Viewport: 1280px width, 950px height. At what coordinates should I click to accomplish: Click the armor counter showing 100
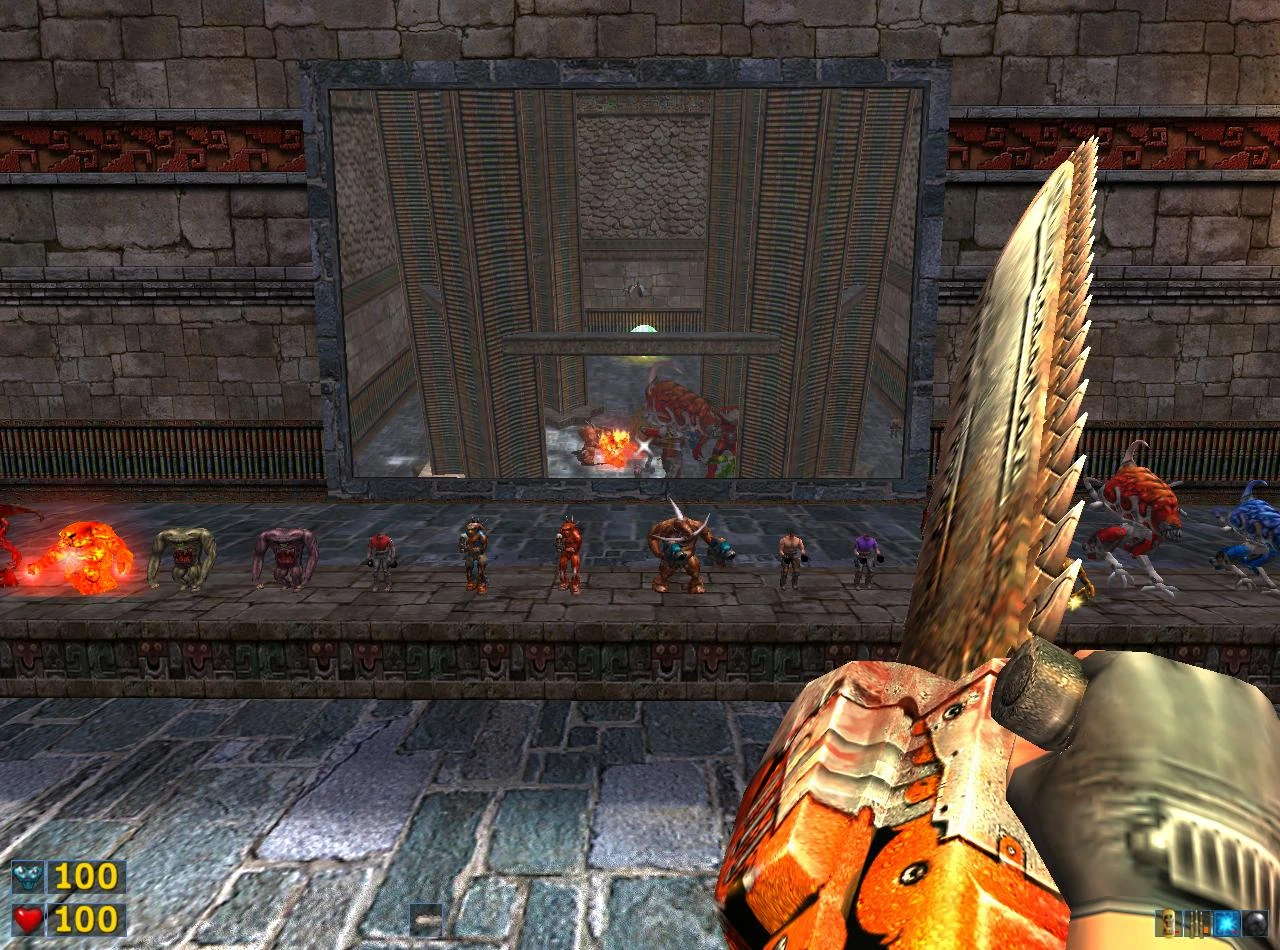(x=84, y=874)
